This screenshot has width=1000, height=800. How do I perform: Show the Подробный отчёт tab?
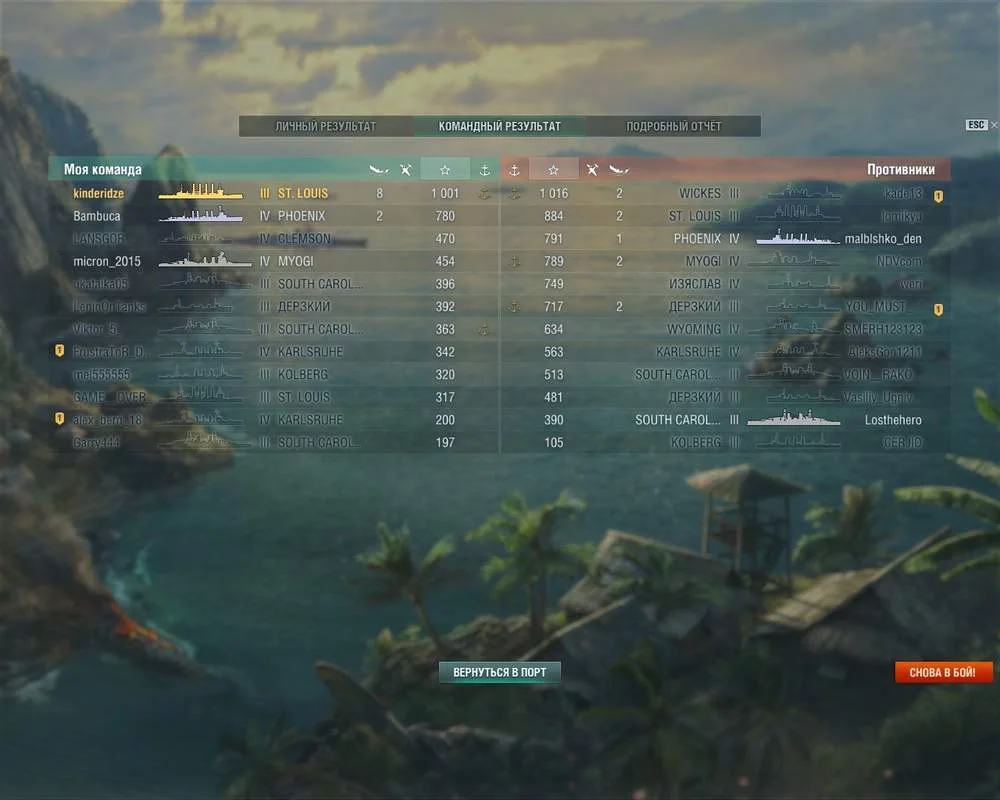673,127
